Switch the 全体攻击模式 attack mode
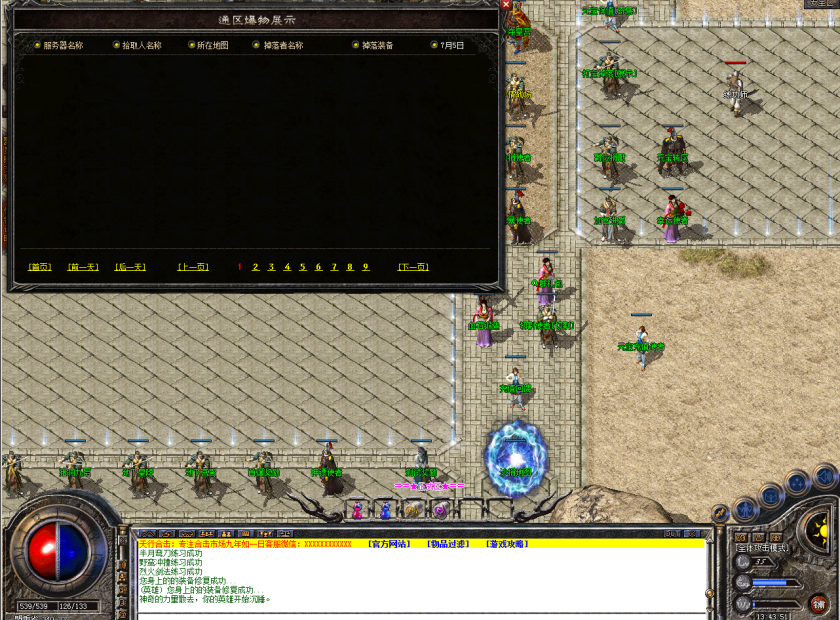Screen dimensions: 840x620 pos(762,547)
